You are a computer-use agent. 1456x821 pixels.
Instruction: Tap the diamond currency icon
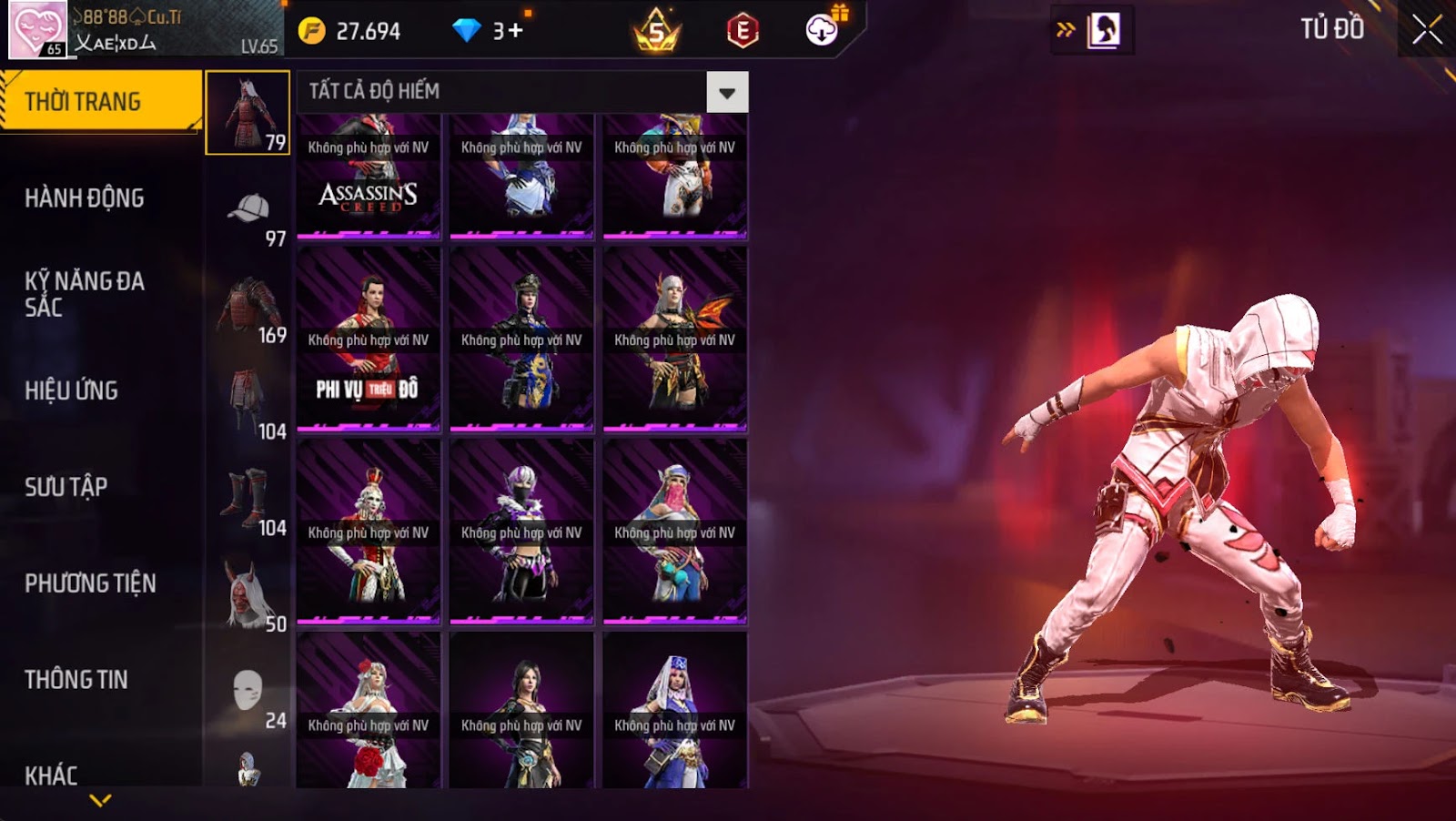click(466, 31)
